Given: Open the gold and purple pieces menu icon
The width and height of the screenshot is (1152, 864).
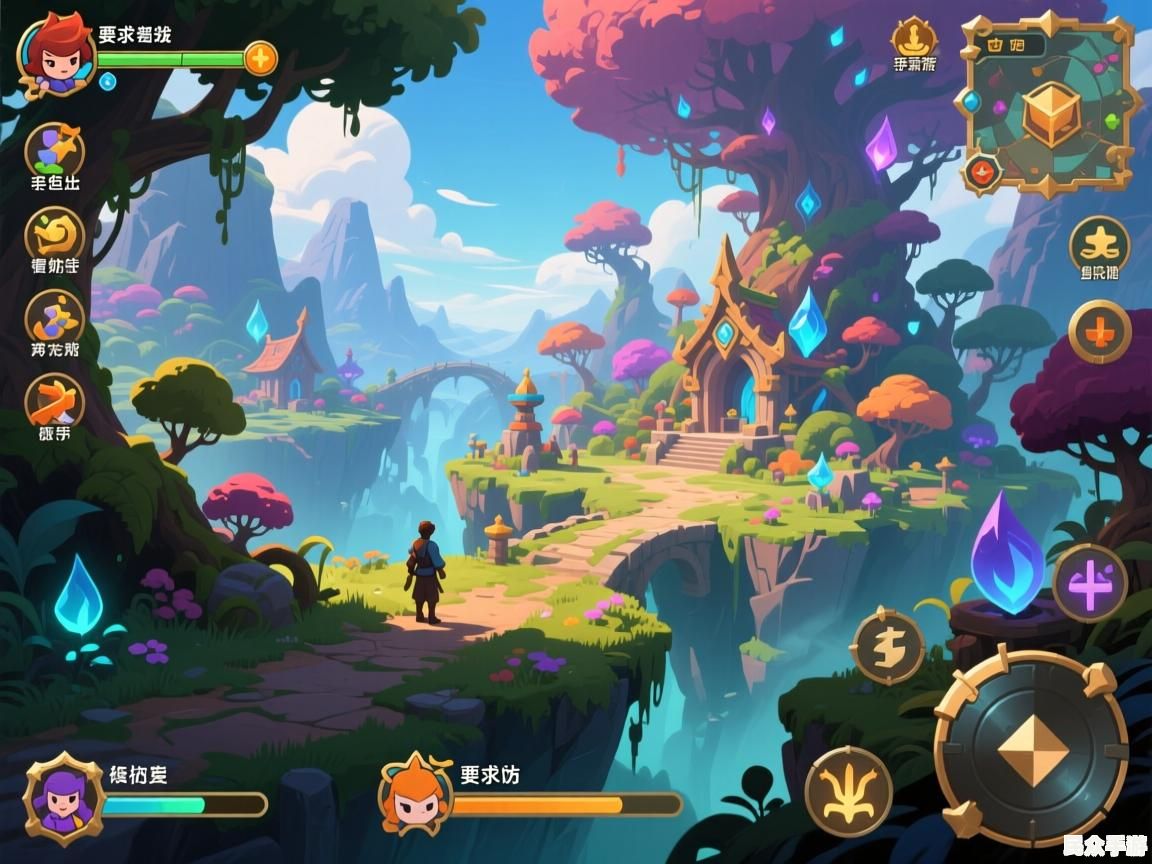Looking at the screenshot, I should (55, 318).
